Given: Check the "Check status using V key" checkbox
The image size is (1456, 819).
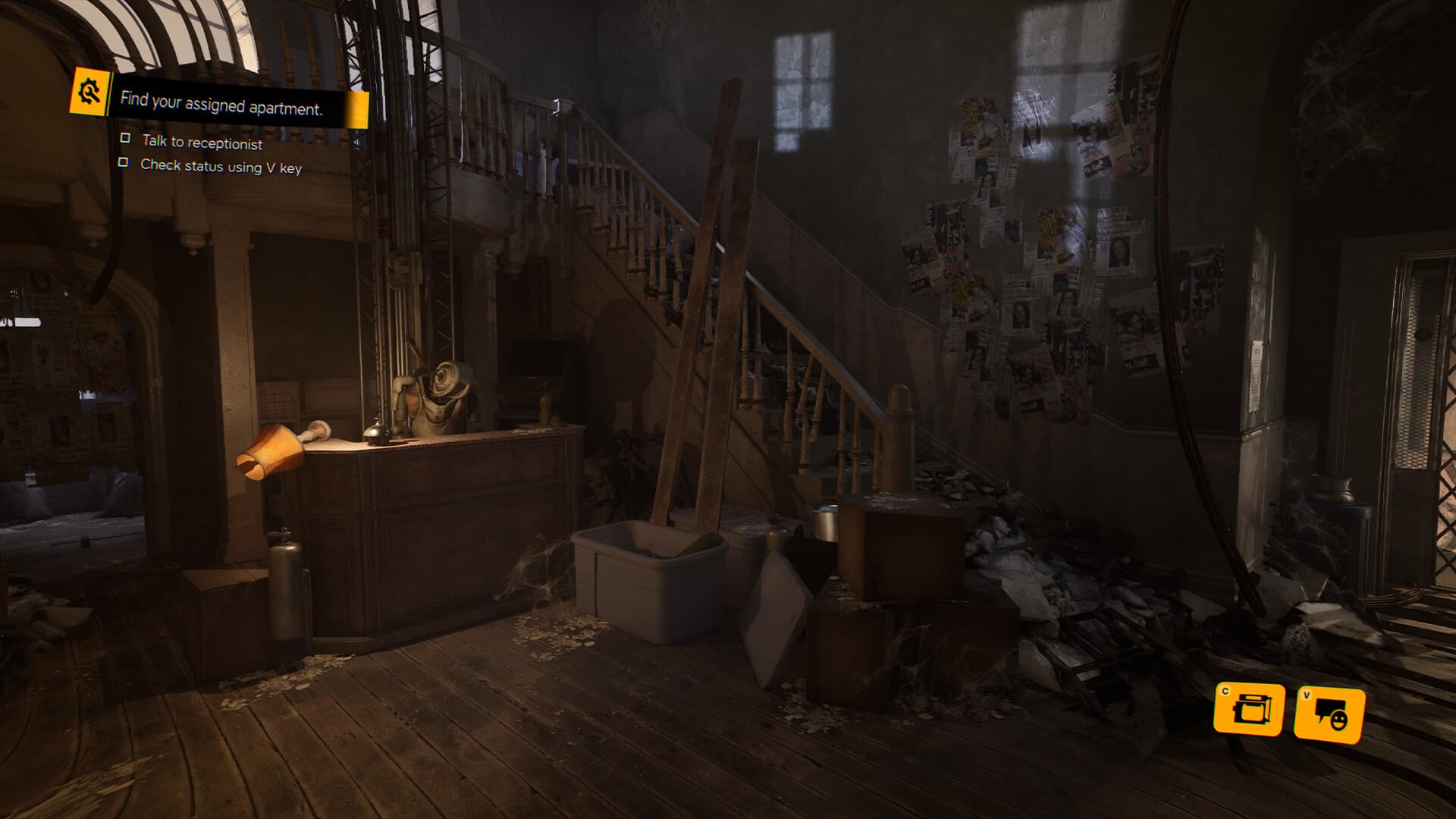Looking at the screenshot, I should tap(124, 164).
